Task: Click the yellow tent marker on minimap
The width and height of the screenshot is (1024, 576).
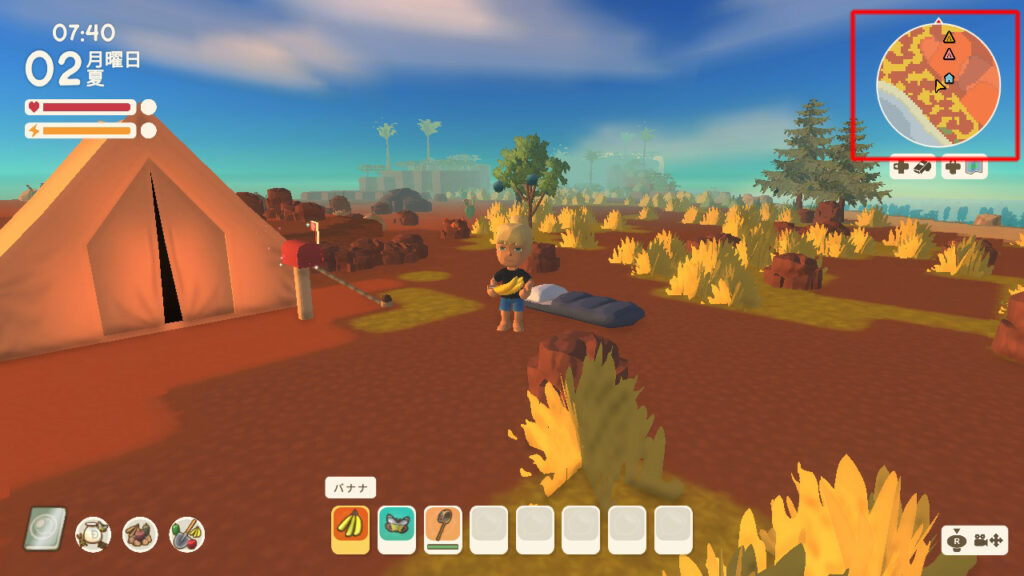Action: (x=949, y=37)
